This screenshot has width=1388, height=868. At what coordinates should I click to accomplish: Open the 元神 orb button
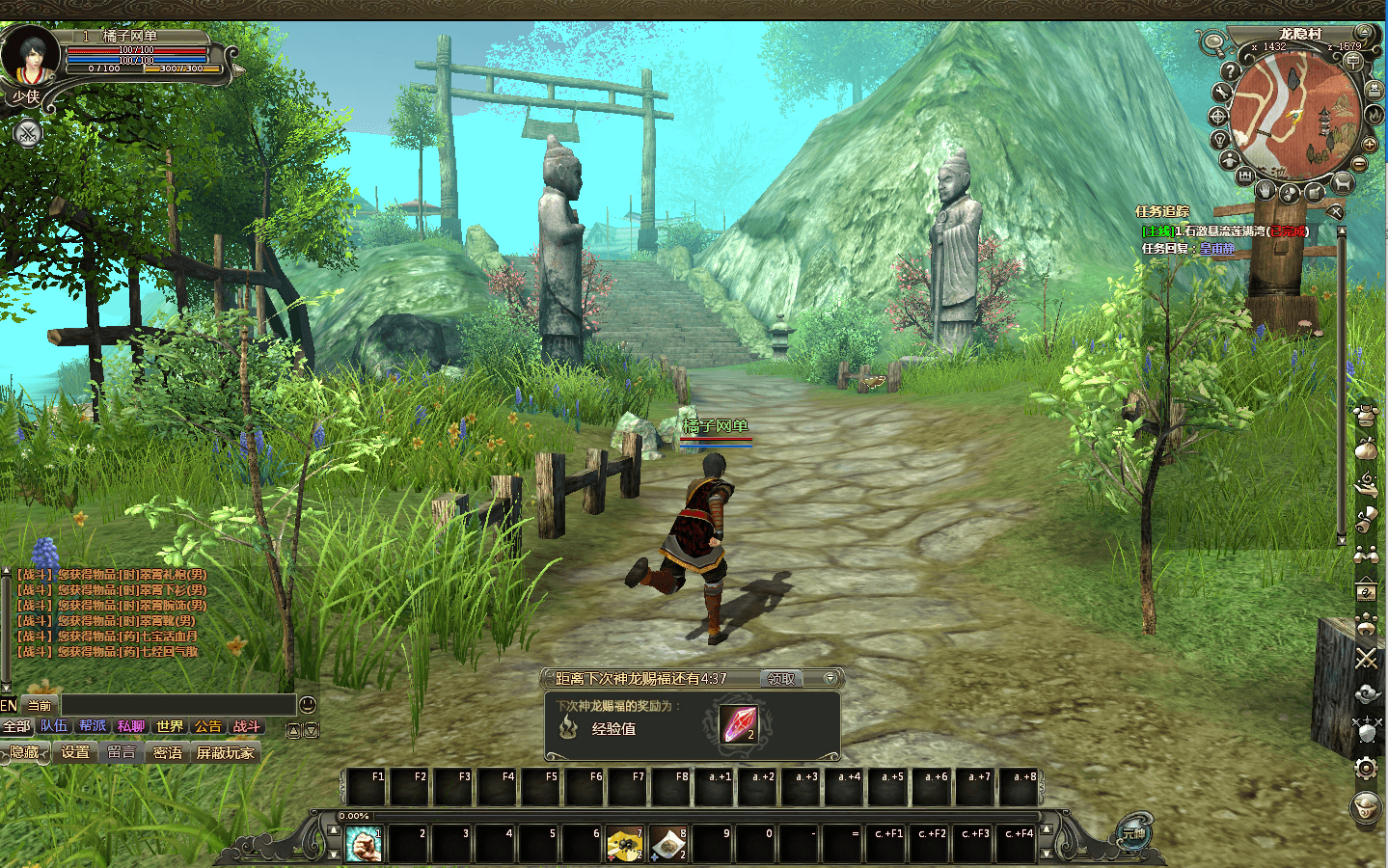tap(1133, 834)
